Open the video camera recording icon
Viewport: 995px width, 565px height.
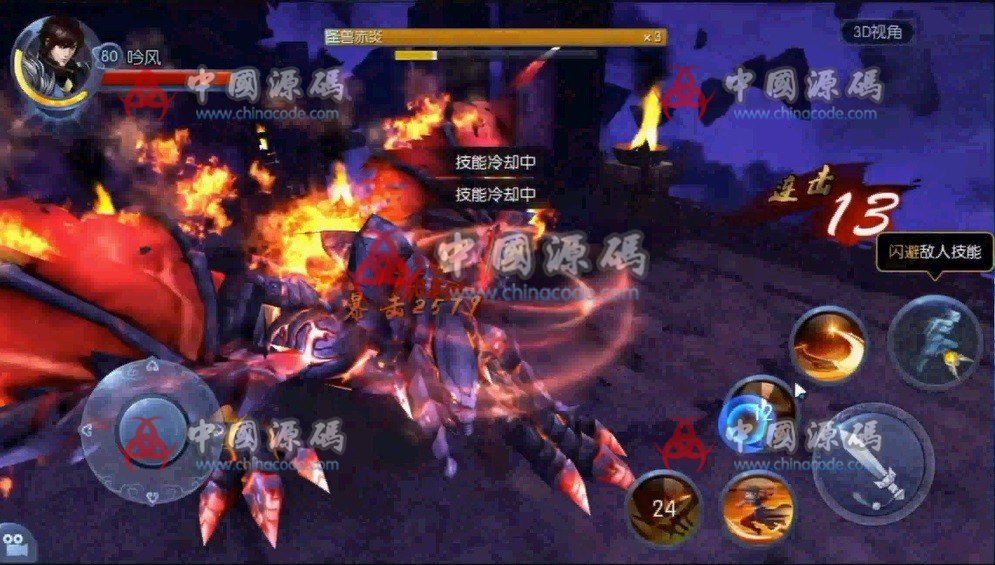(17, 543)
